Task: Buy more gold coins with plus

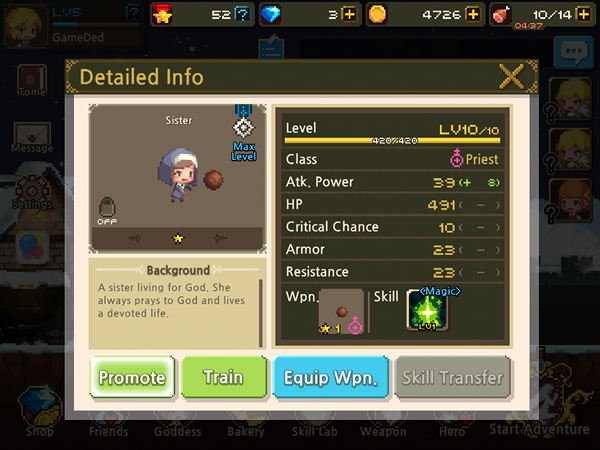Action: pos(472,14)
